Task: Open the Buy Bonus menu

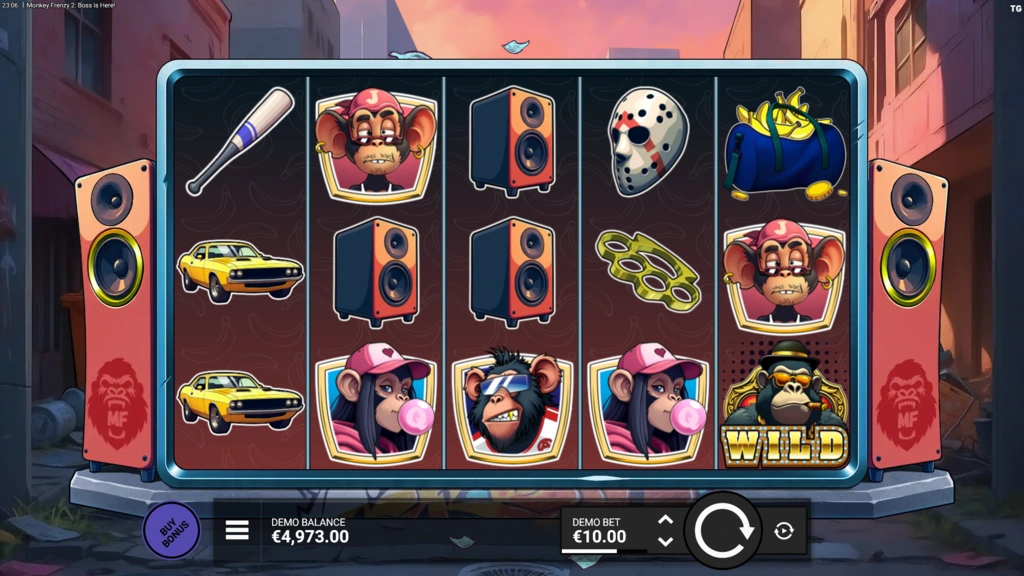Action: (x=171, y=531)
